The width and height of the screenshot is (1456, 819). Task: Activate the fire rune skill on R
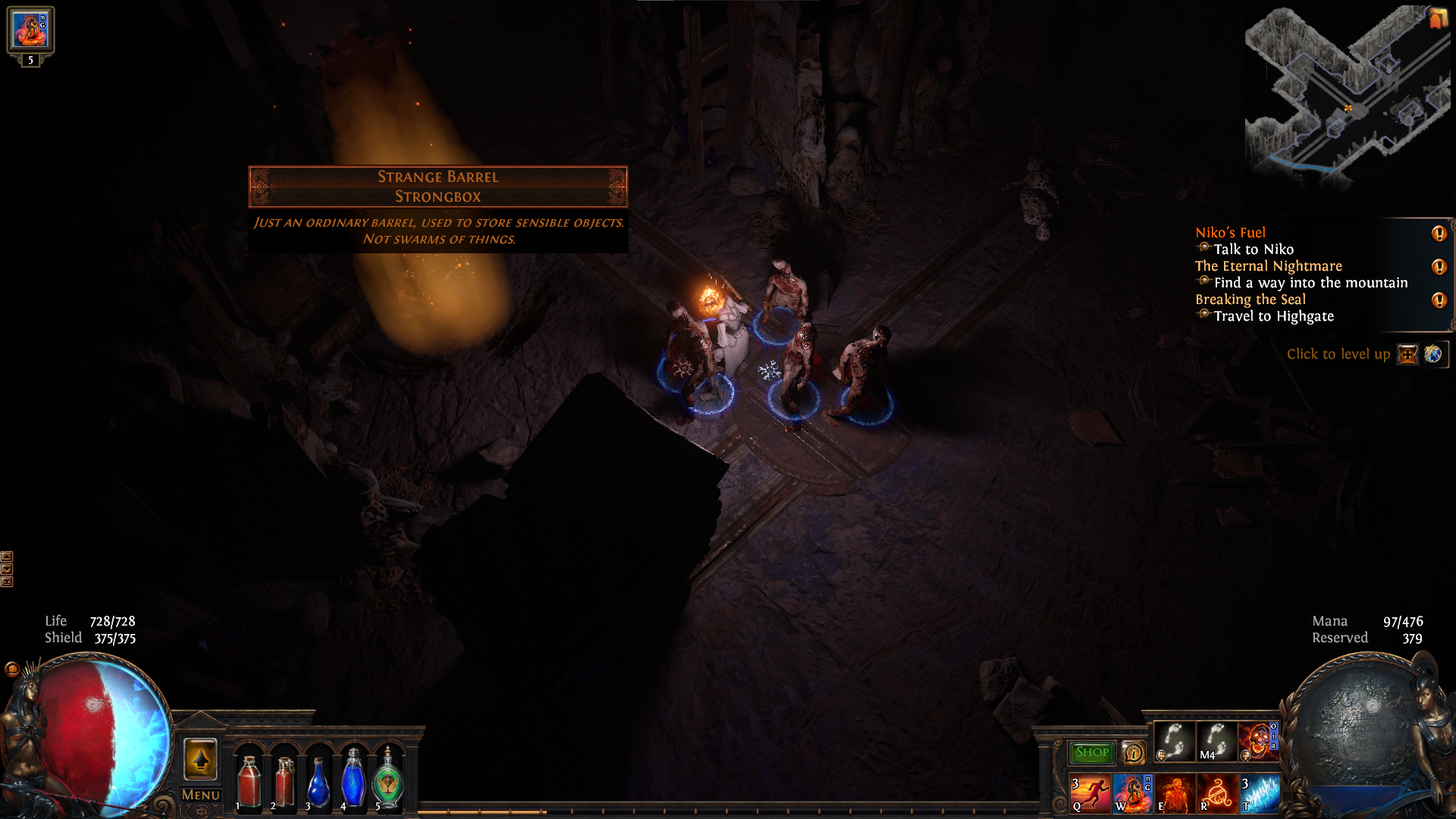(x=1217, y=793)
